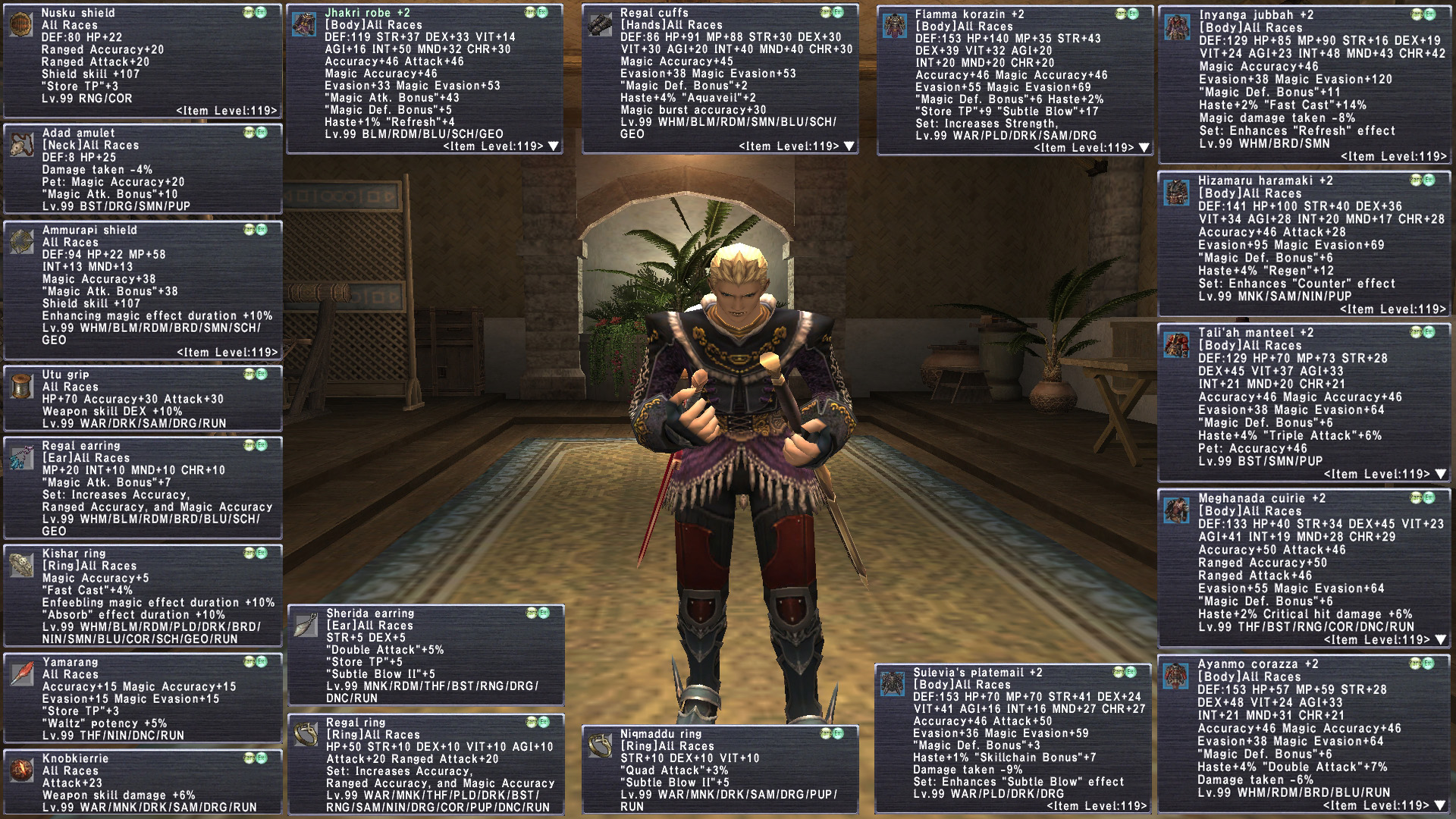
Task: Show more of Tali'ah manteel +2 description
Action: point(1441,474)
